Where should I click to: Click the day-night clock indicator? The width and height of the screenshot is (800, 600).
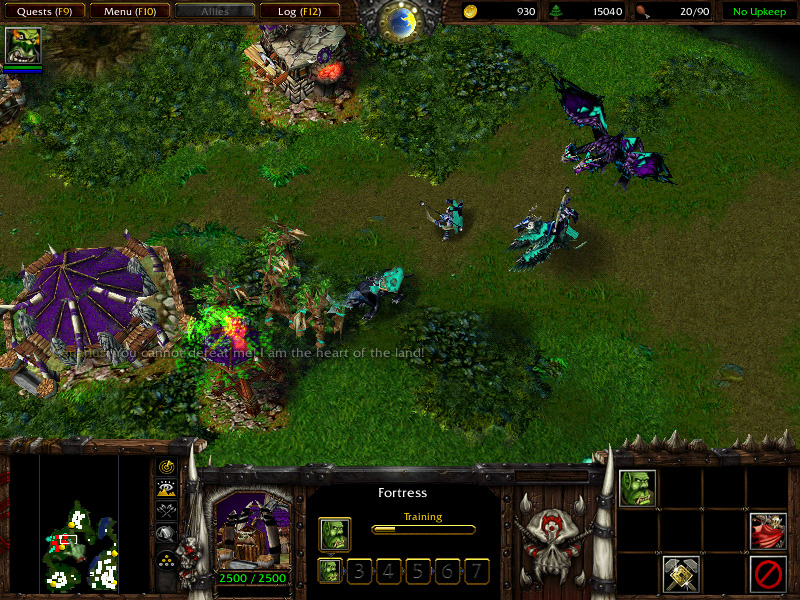click(x=401, y=22)
